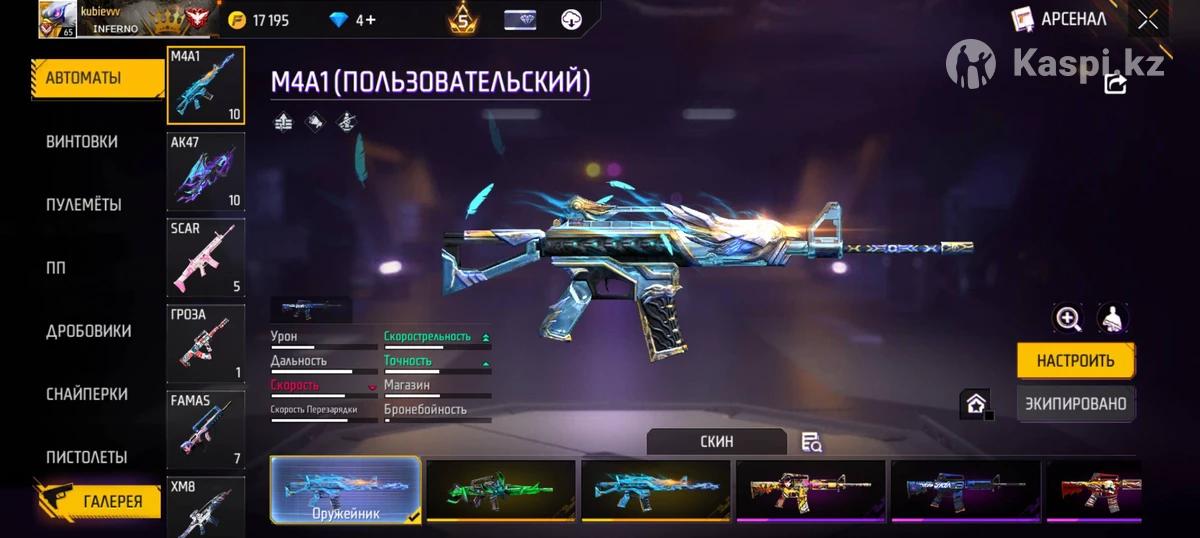
Task: Pick the SCAR weapon slot
Action: (x=206, y=257)
